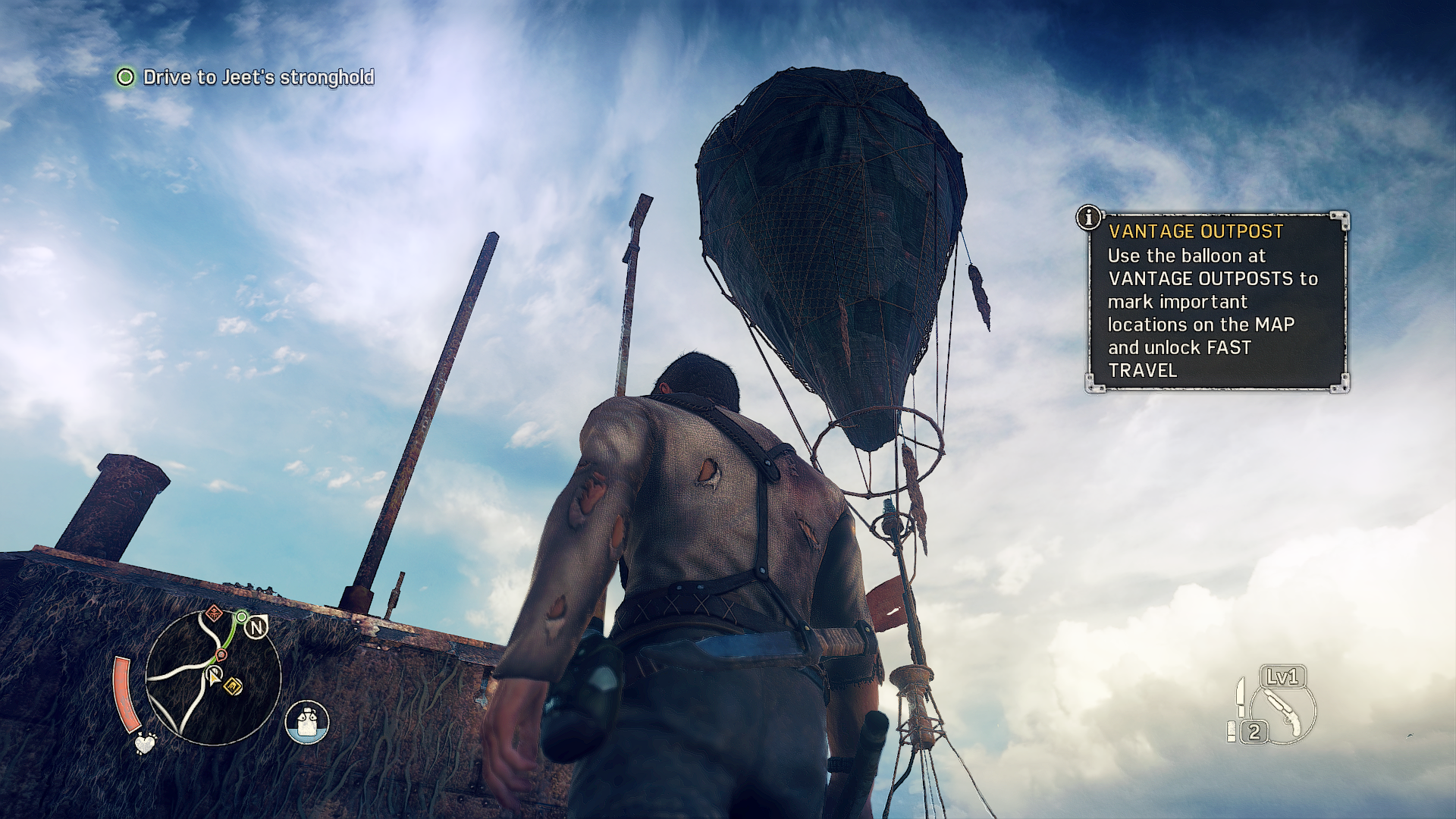
Task: Select the knife shiv icon
Action: click(x=1240, y=696)
